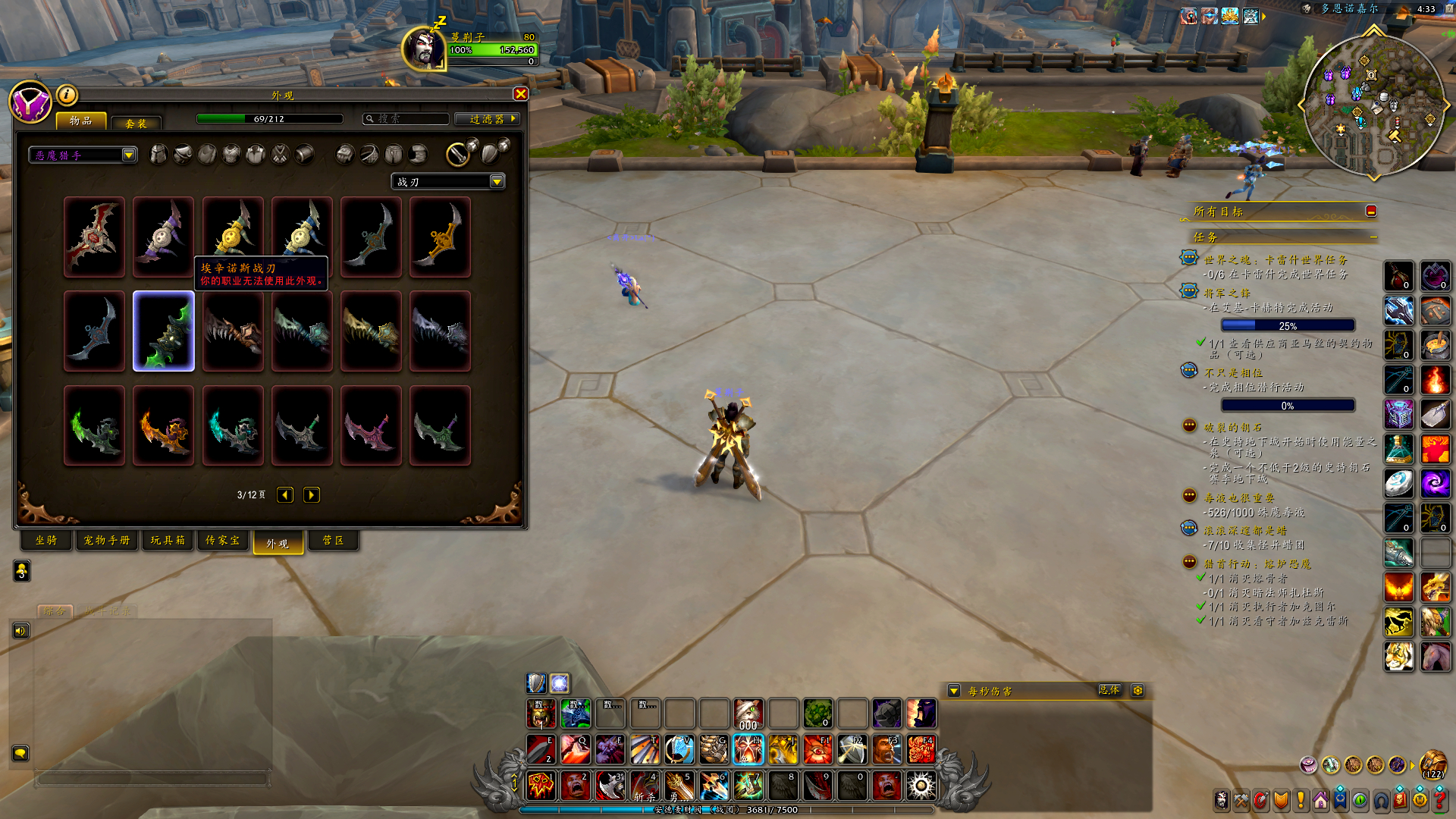
Task: Go to previous appearance page
Action: [x=285, y=495]
